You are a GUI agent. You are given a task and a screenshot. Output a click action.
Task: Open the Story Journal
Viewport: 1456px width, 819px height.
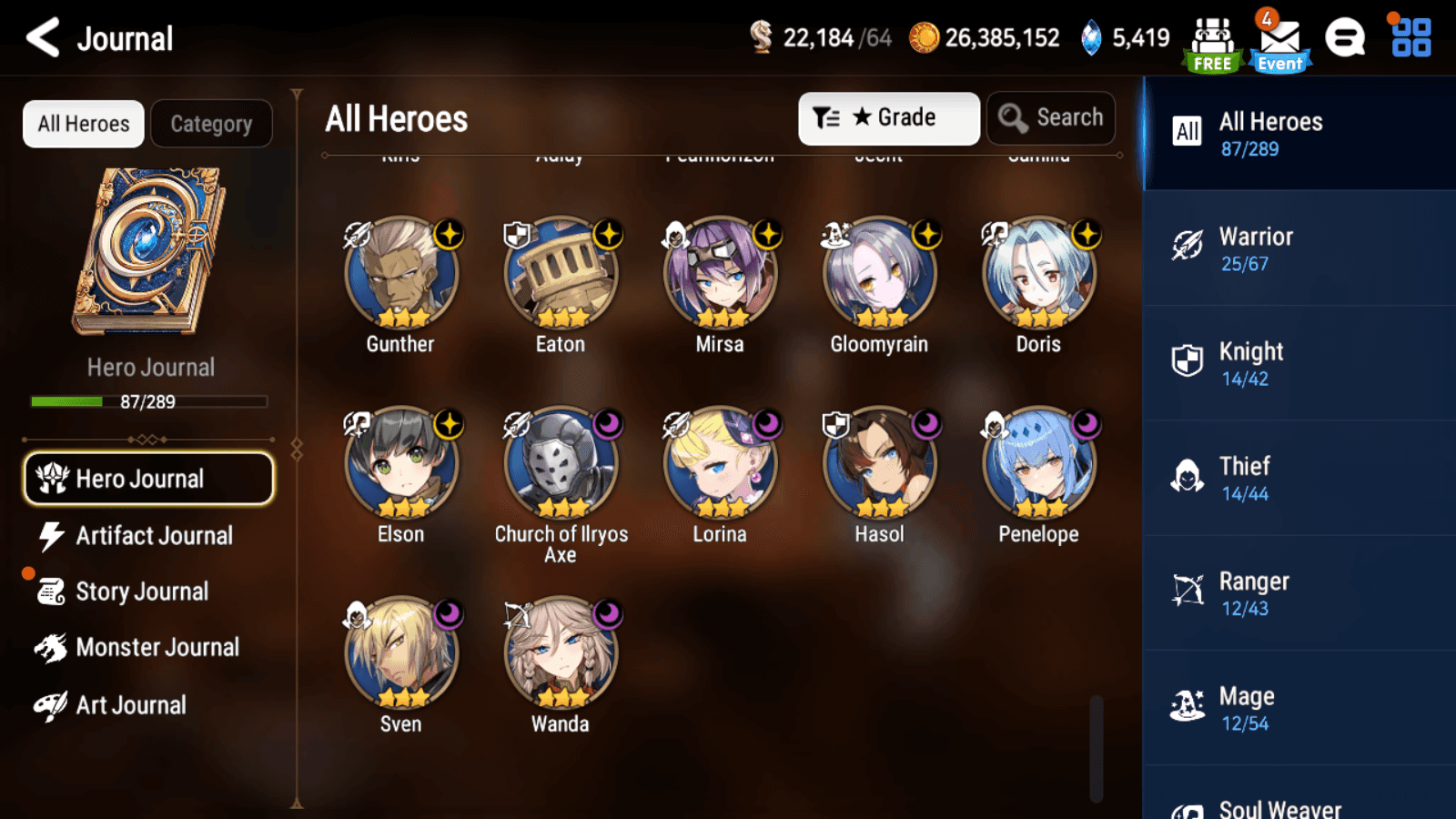(142, 591)
